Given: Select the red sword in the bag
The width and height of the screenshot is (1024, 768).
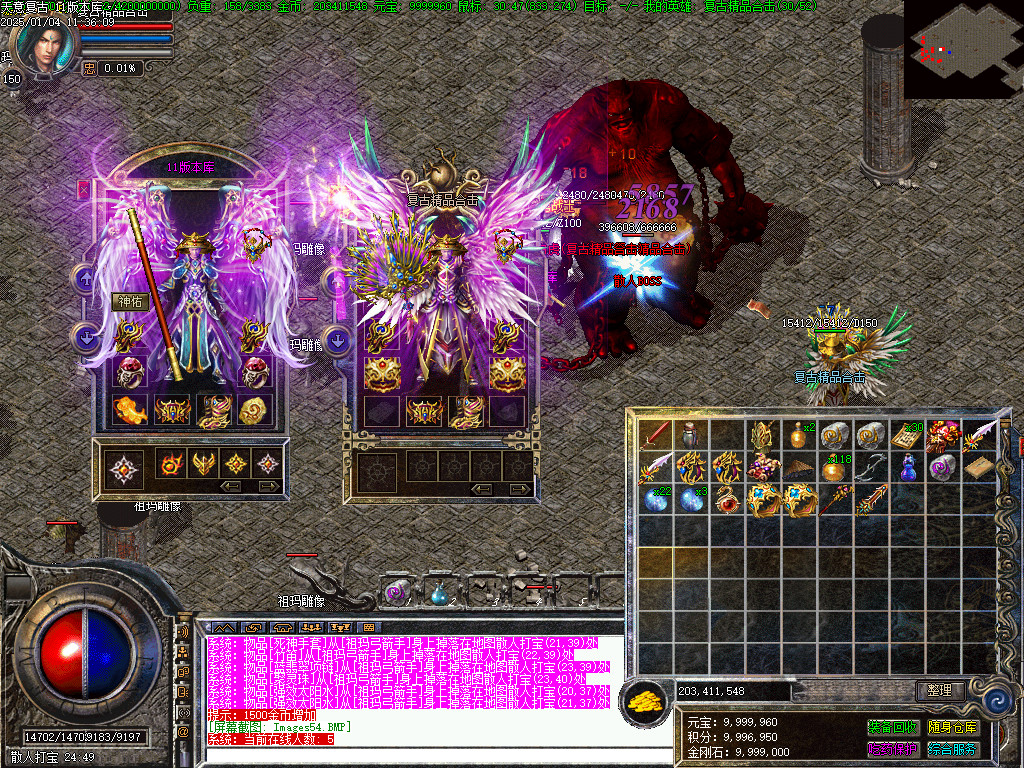Looking at the screenshot, I should tap(657, 434).
